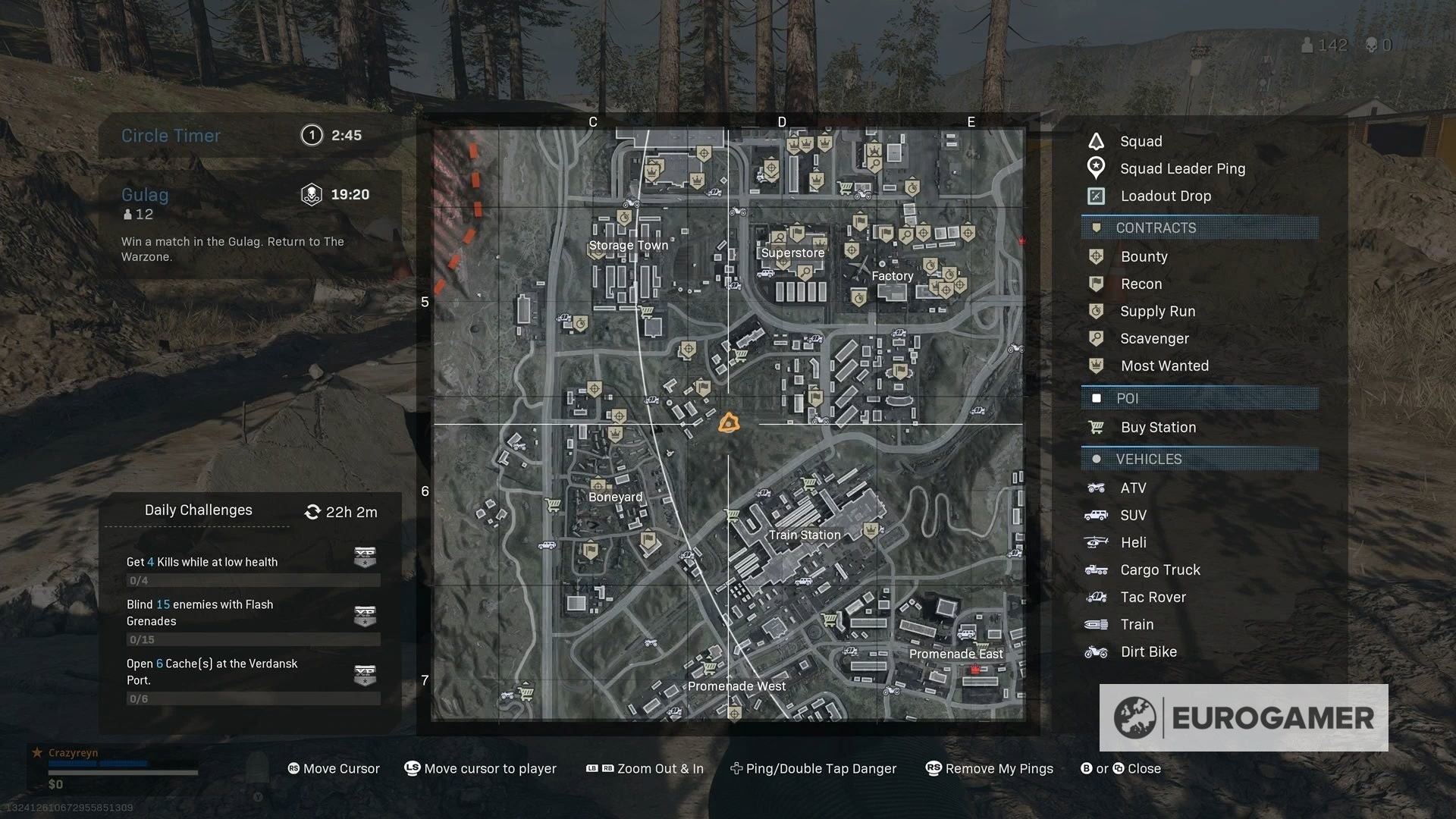Screen dimensions: 1456x819
Task: Open the Verdansk Port caches daily challenge
Action: pos(249,679)
